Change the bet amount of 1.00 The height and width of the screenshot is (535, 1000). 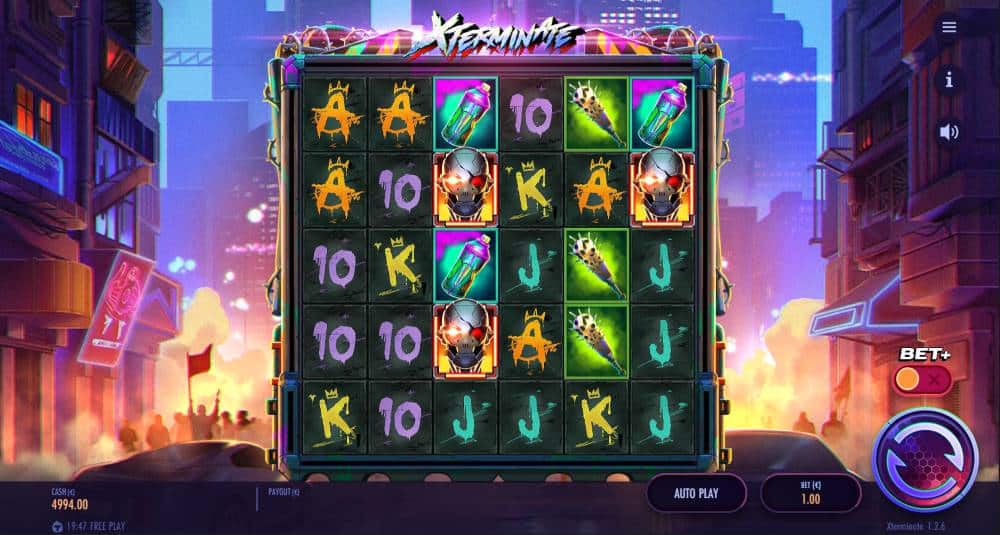[810, 493]
